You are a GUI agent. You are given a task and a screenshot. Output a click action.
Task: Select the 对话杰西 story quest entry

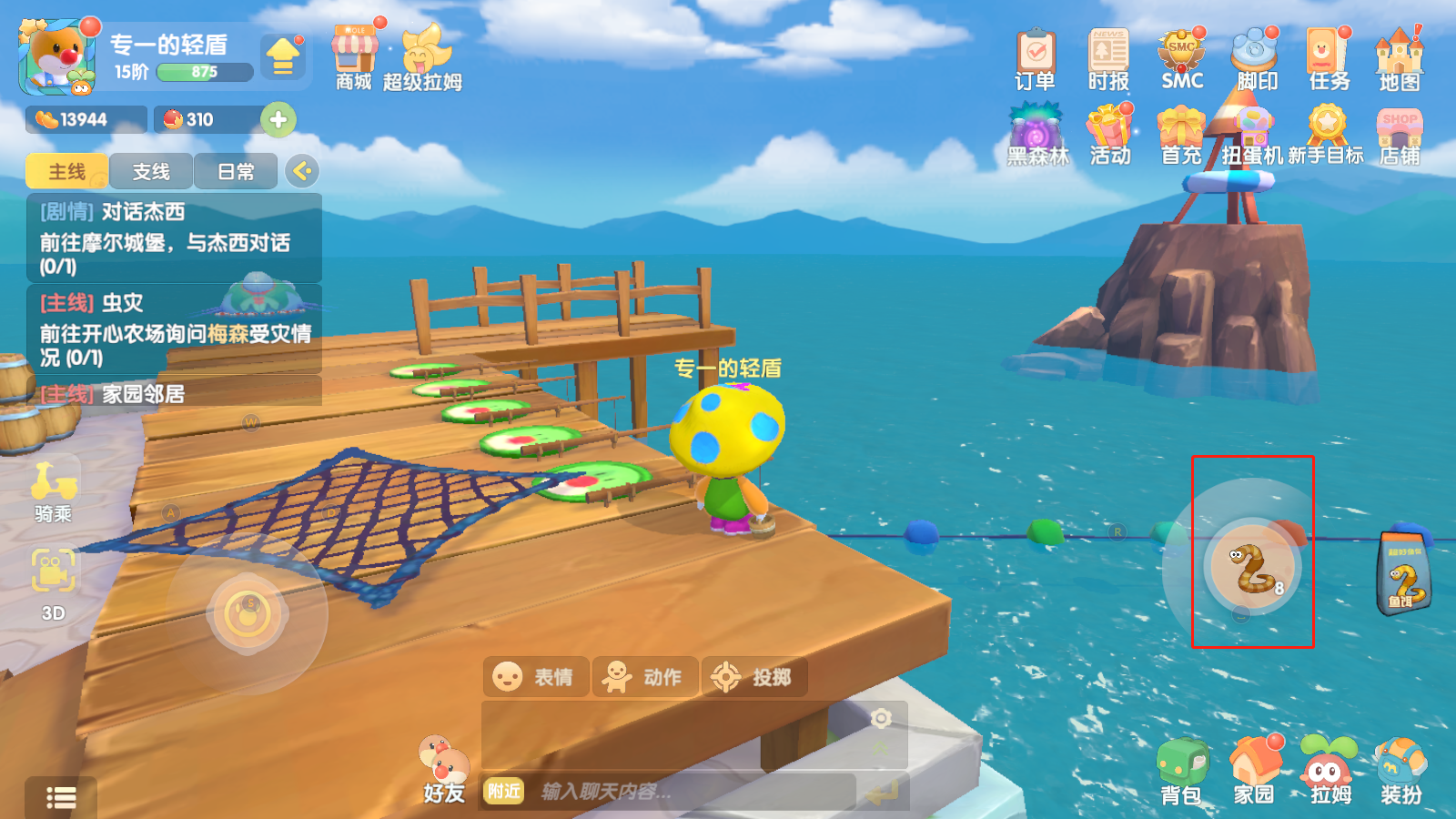click(173, 238)
